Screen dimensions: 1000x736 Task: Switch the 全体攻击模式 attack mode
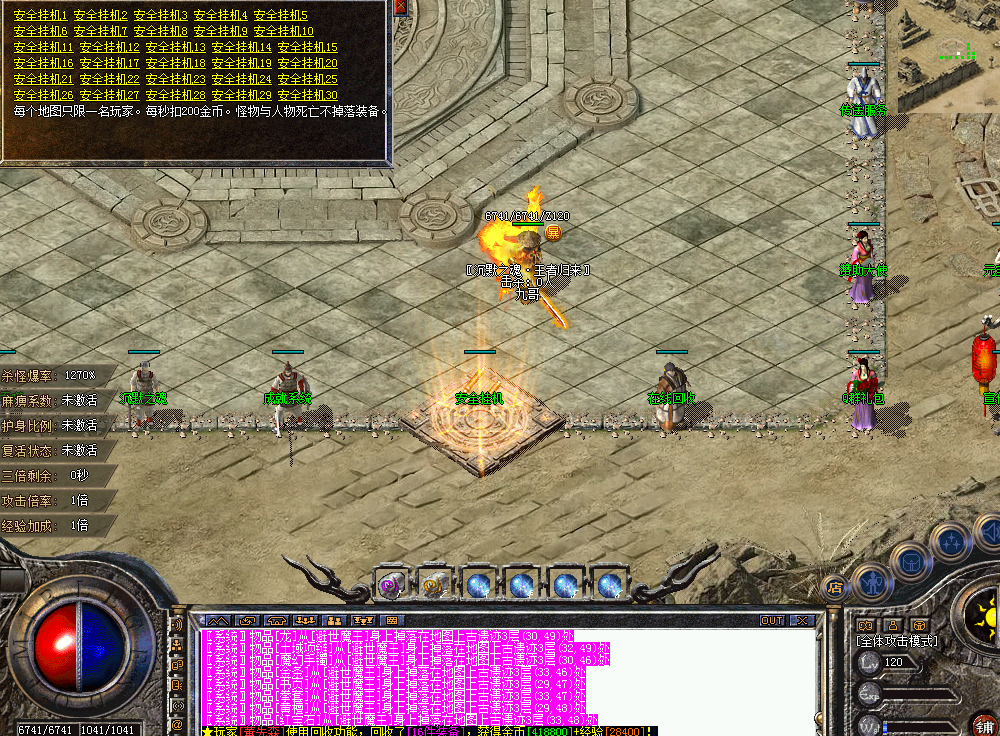pyautogui.click(x=896, y=641)
